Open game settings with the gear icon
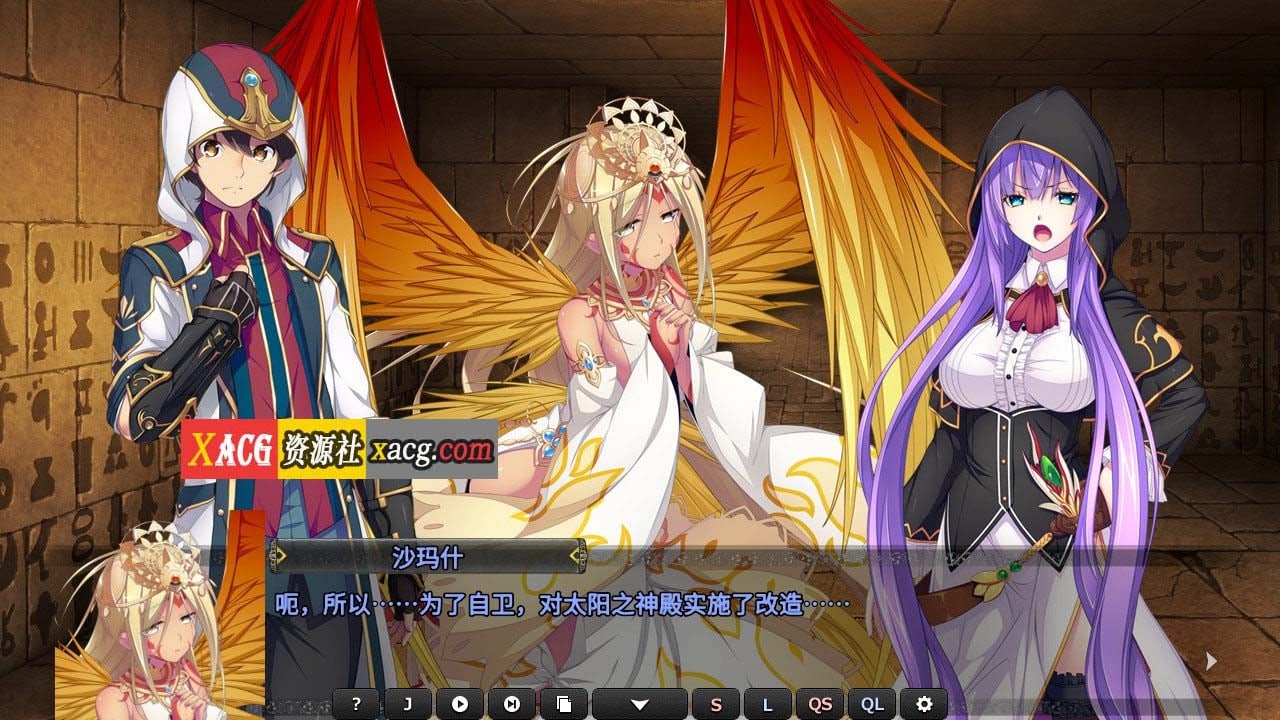This screenshot has width=1280, height=720. (x=922, y=703)
